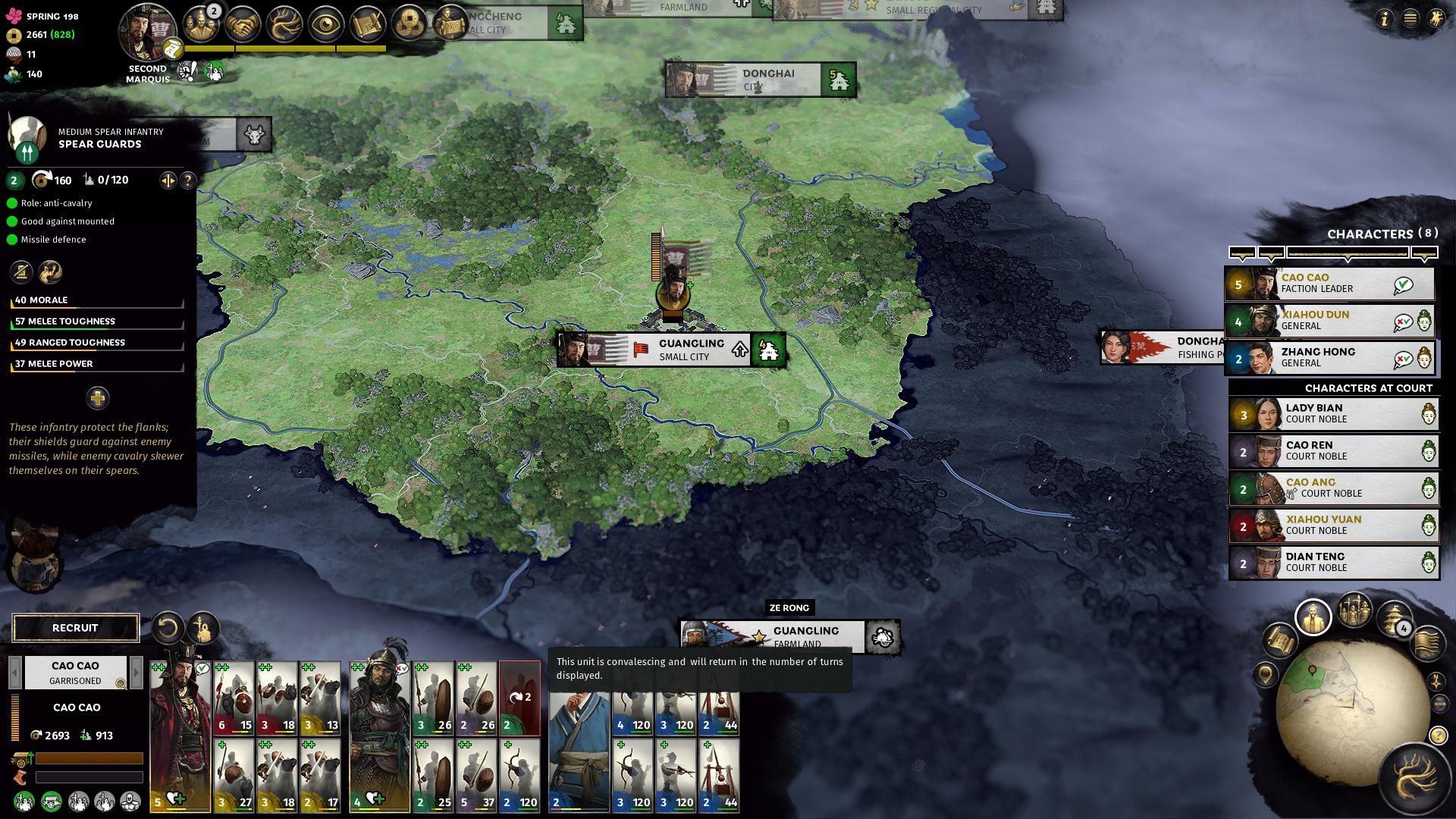
Task: Choose Xiahou Yuan from the court list
Action: click(1332, 526)
